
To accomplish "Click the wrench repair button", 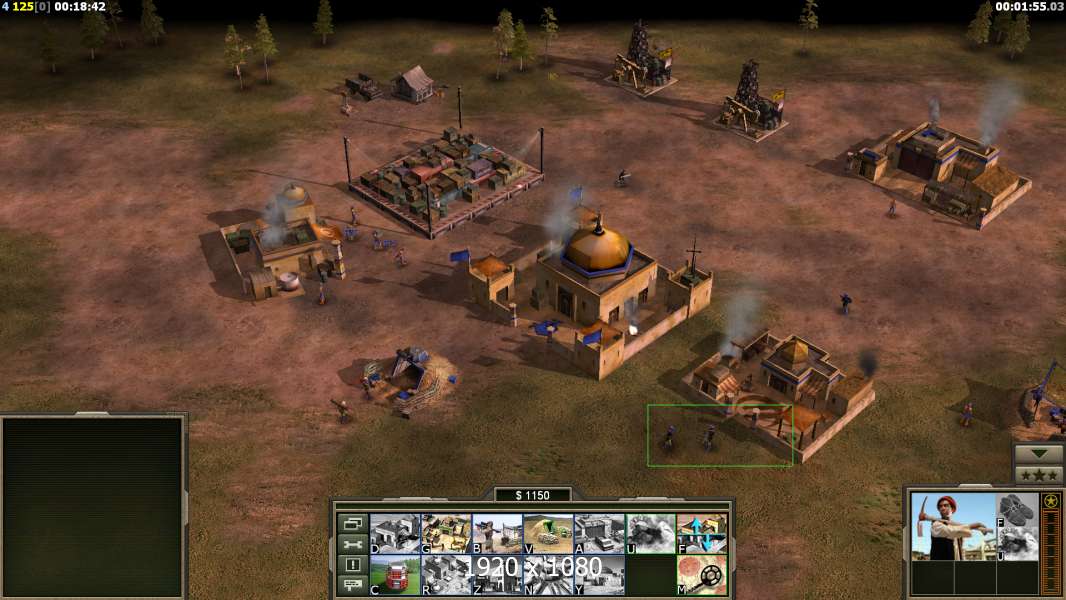I will point(352,544).
